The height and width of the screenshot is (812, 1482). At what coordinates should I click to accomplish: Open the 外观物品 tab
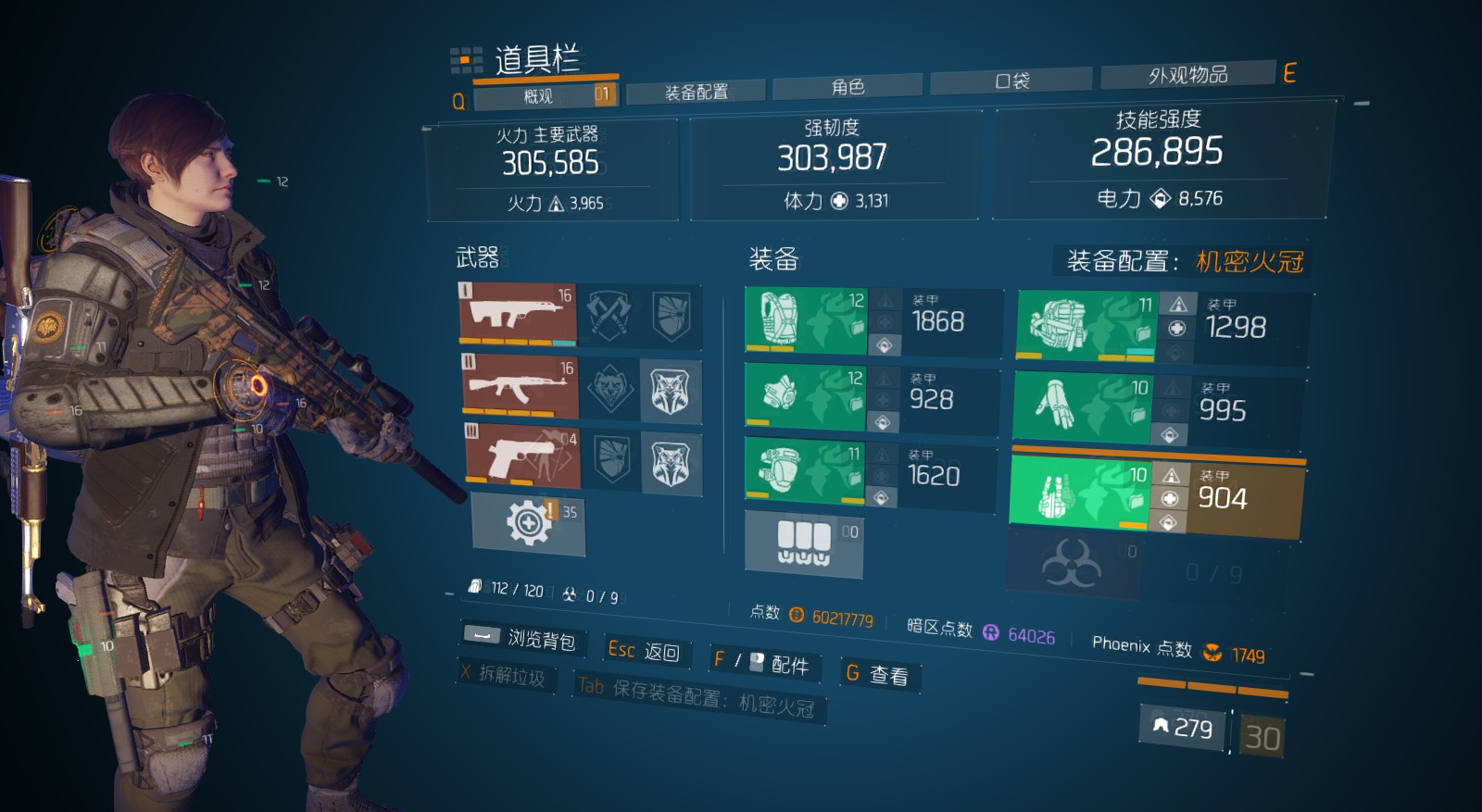(x=1187, y=74)
